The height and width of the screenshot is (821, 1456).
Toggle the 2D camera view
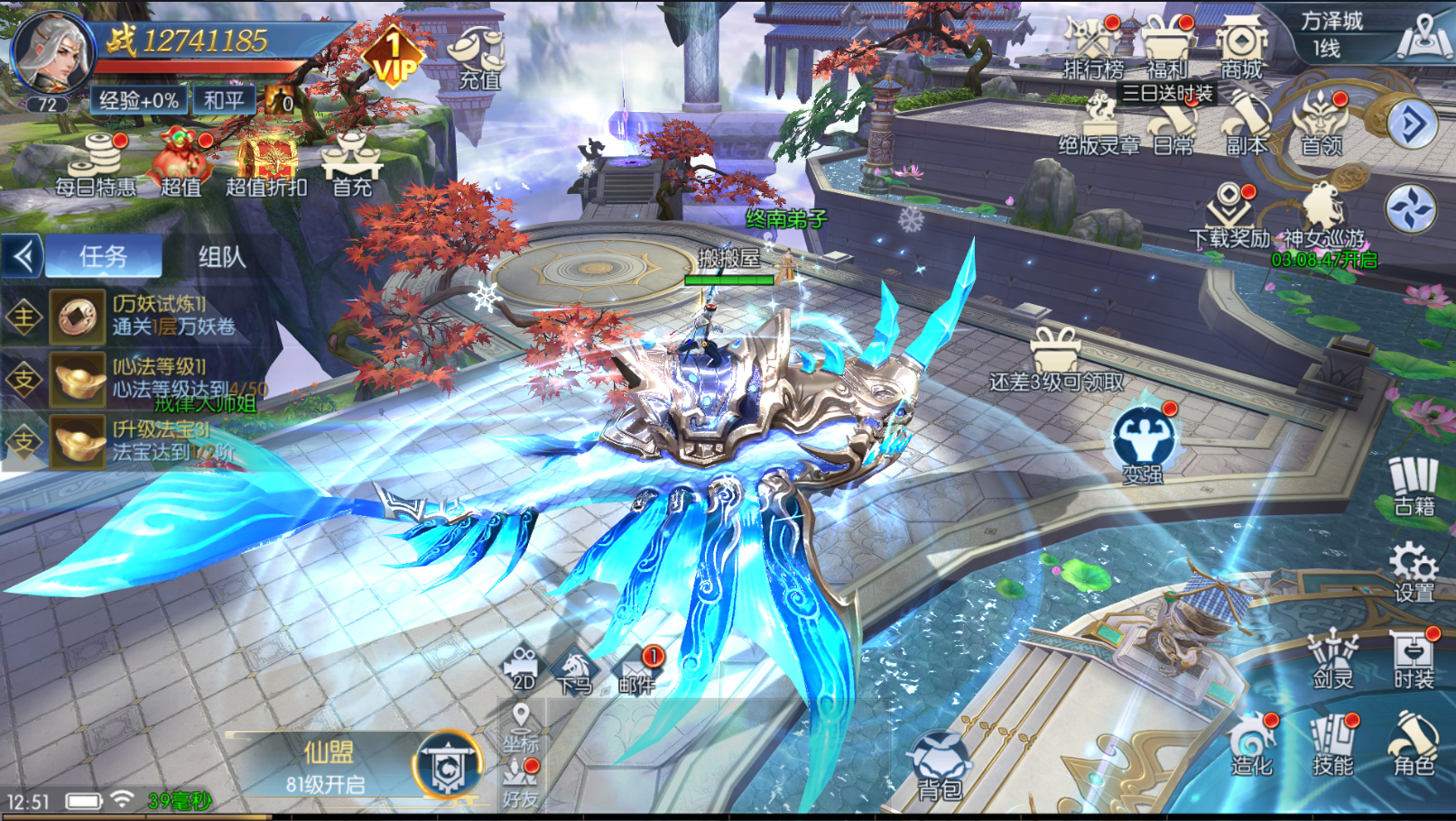click(x=524, y=669)
